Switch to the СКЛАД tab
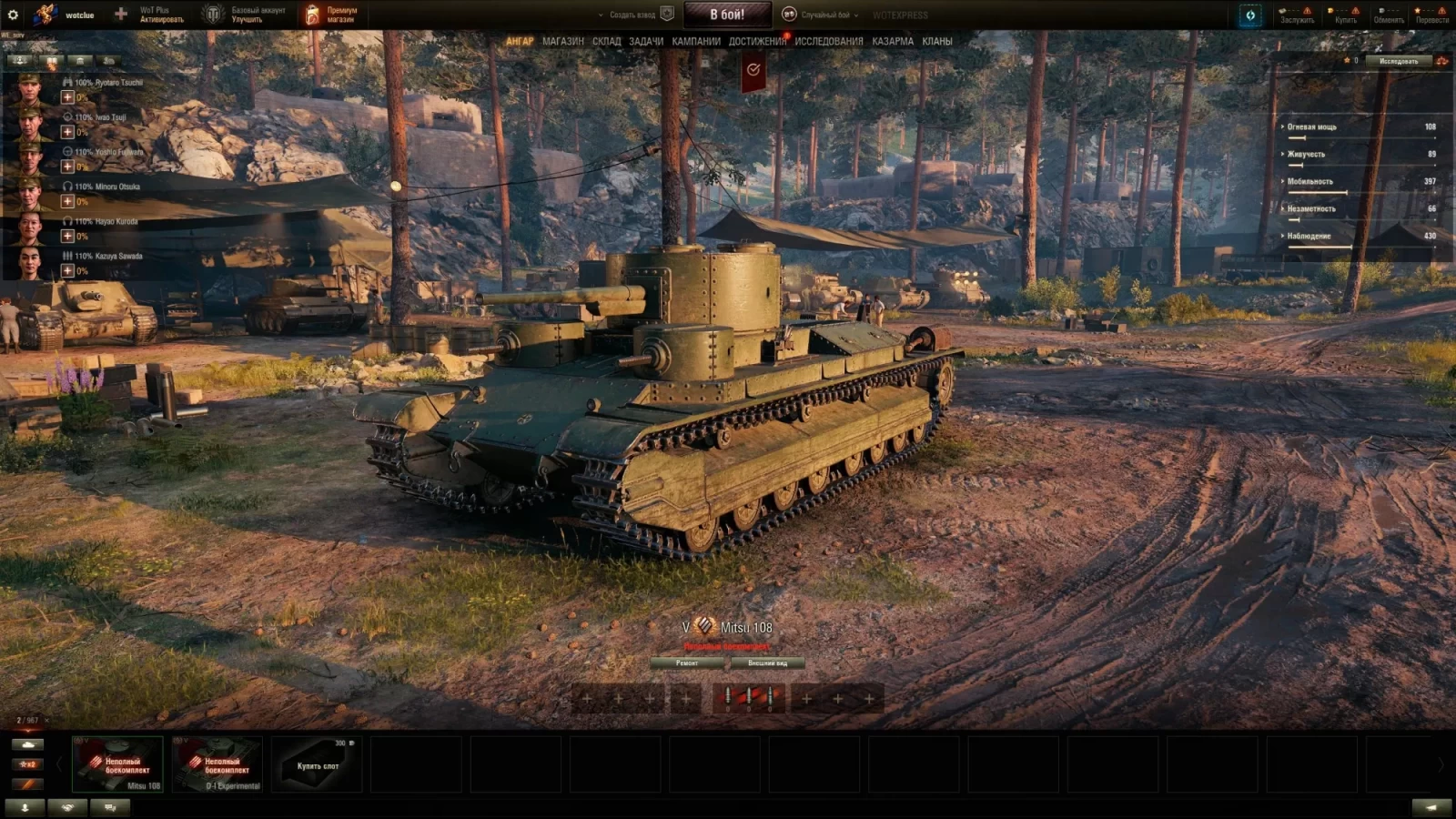The height and width of the screenshot is (819, 1456). [x=606, y=41]
